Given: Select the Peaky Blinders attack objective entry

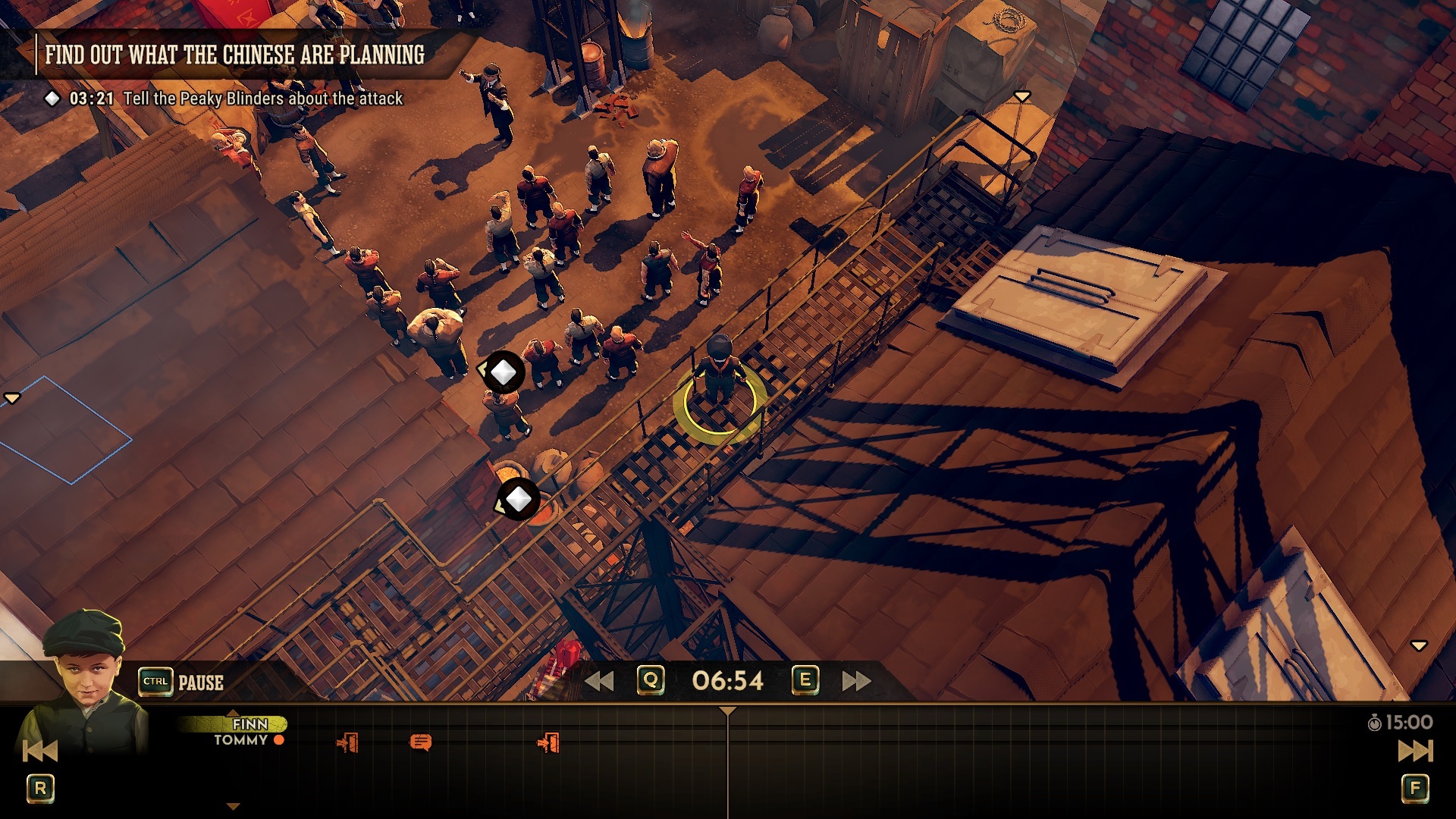Looking at the screenshot, I should (x=262, y=99).
